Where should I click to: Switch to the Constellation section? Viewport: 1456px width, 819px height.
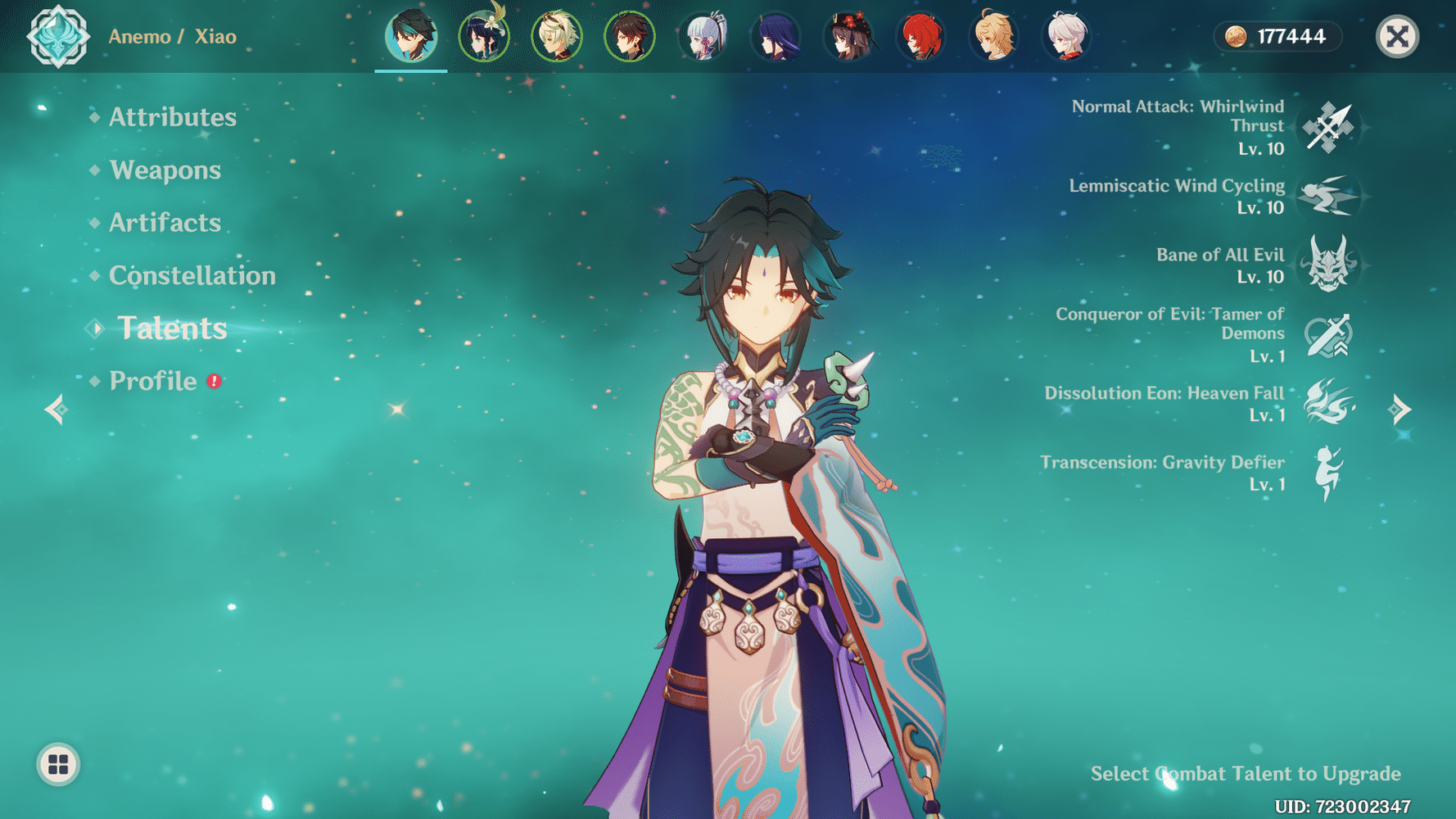(x=192, y=275)
